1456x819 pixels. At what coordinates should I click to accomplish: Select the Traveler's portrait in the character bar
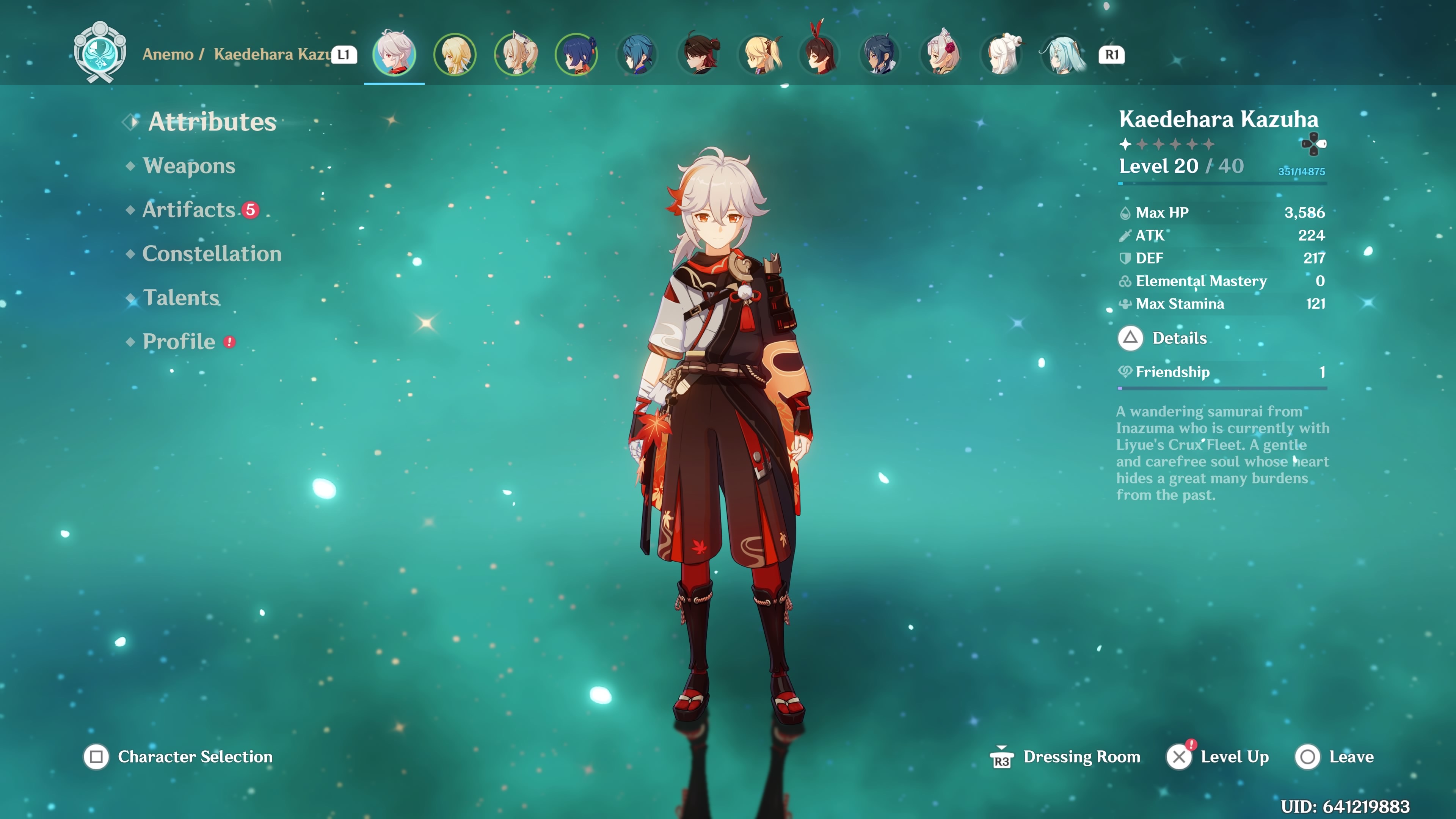pos(455,55)
